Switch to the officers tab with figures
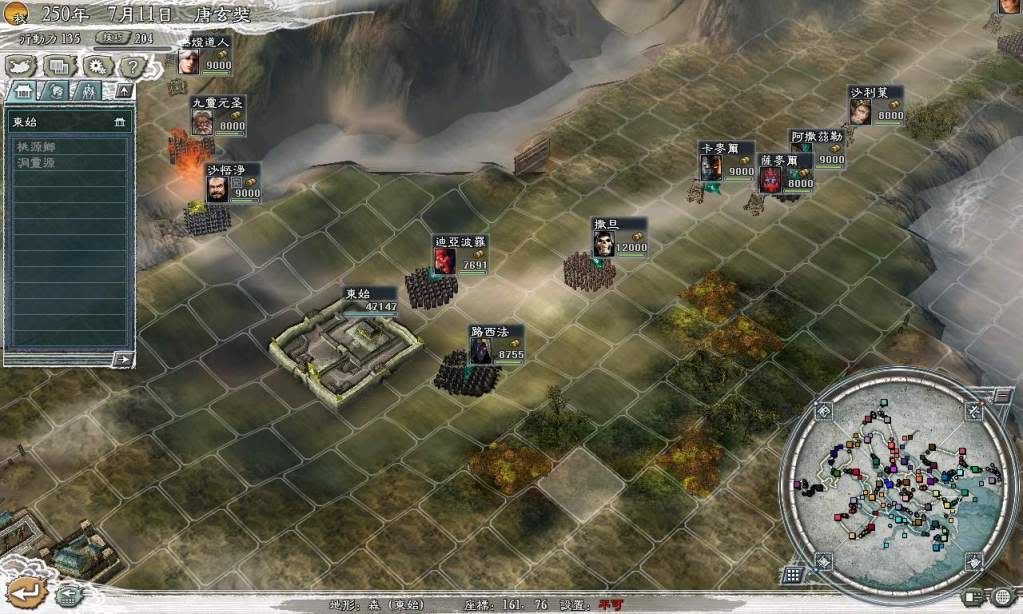This screenshot has width=1023, height=614. (89, 91)
